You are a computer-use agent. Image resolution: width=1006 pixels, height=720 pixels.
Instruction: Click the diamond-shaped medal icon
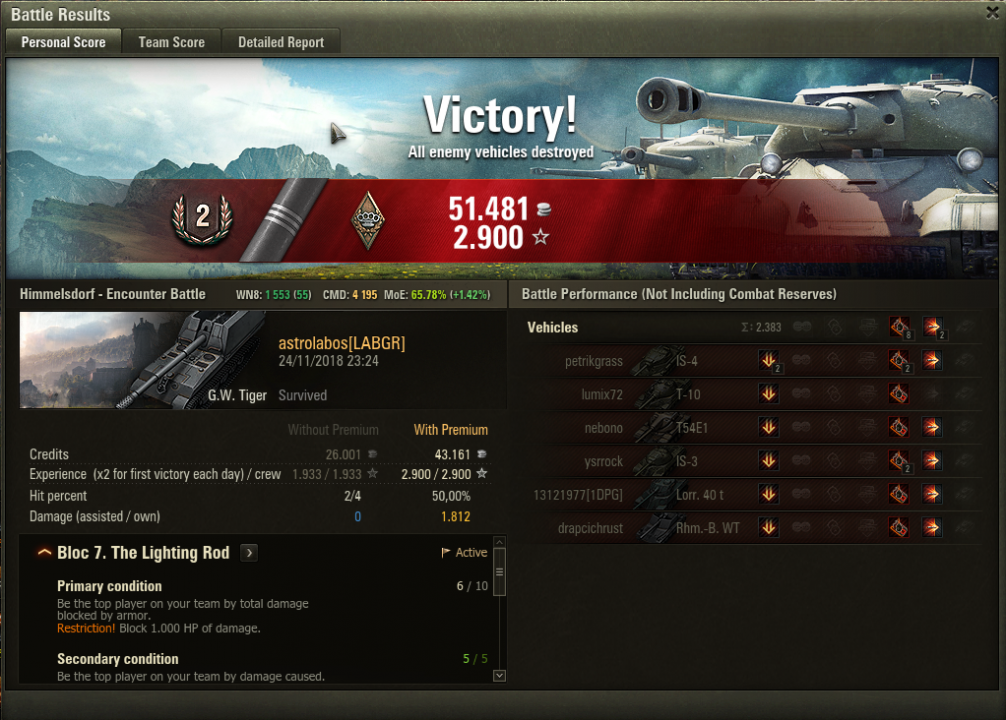pos(368,218)
